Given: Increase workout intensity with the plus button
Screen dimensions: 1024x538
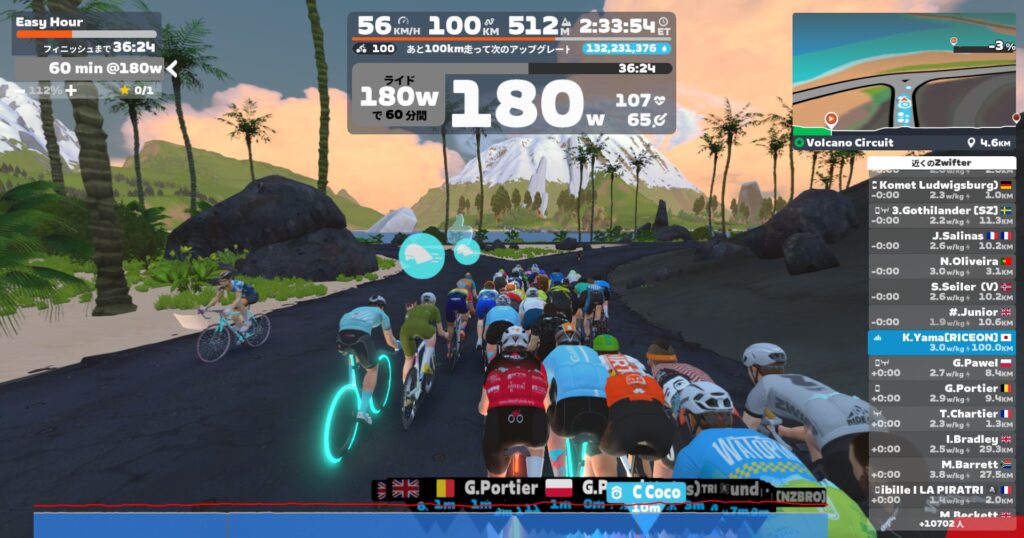Looking at the screenshot, I should 71,90.
